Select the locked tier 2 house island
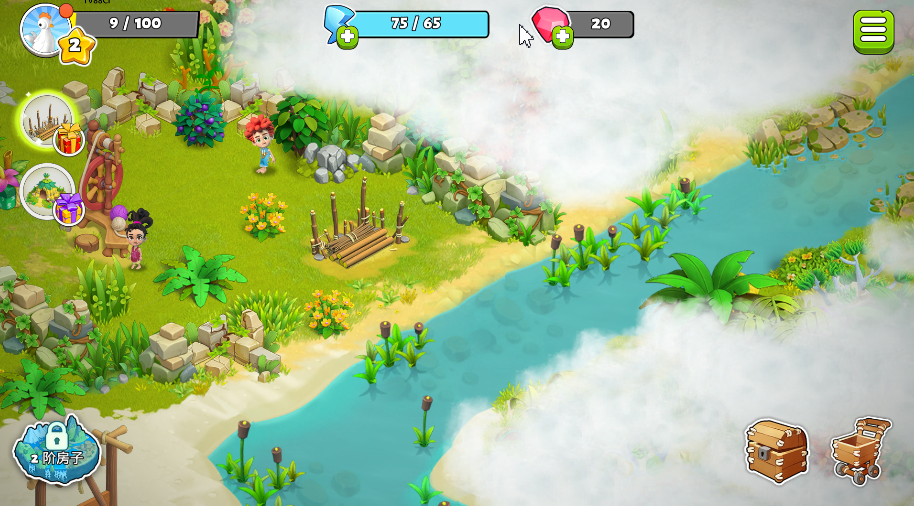914x506 pixels. coord(57,450)
